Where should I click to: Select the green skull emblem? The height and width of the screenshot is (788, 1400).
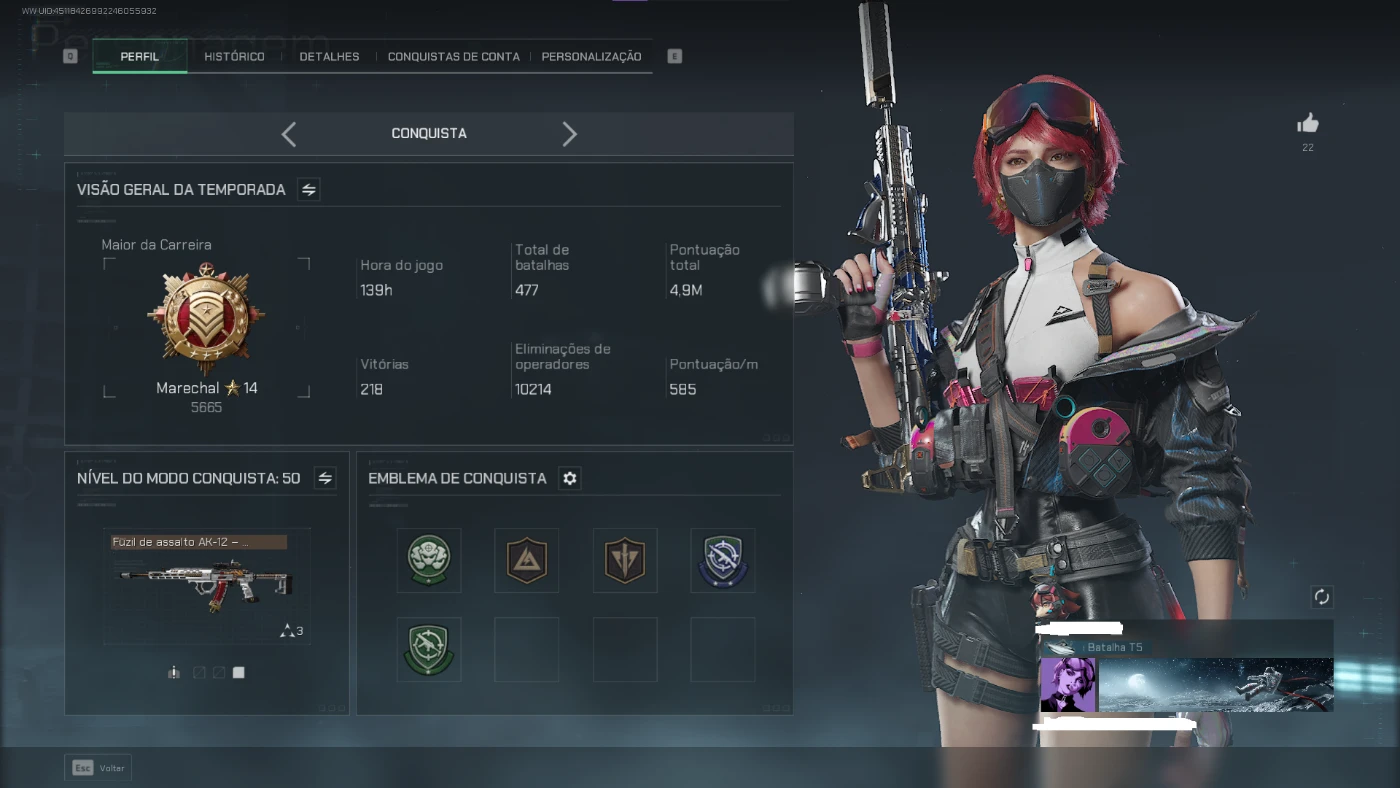point(429,560)
